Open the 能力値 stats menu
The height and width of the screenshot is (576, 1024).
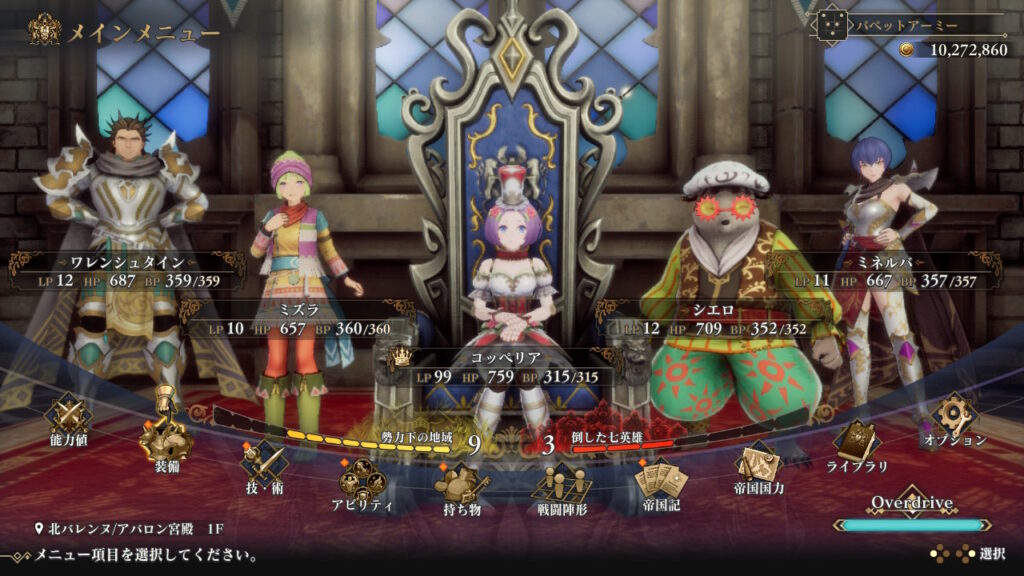pos(69,417)
